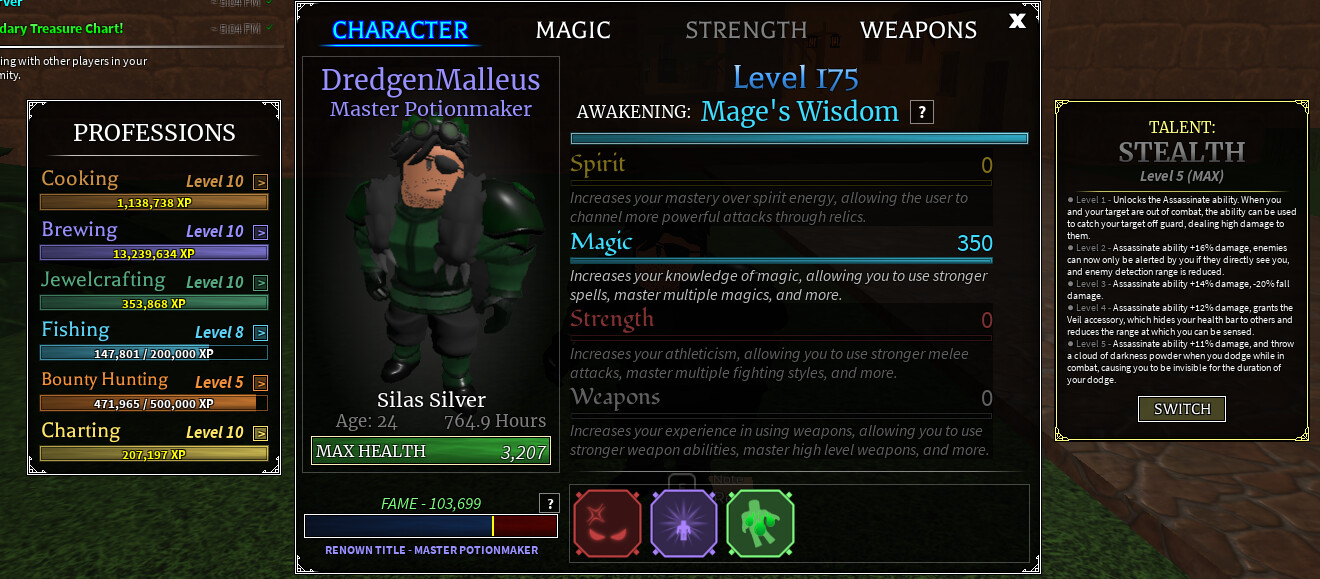Image resolution: width=1320 pixels, height=579 pixels.
Task: Close the character stats window
Action: (1017, 20)
